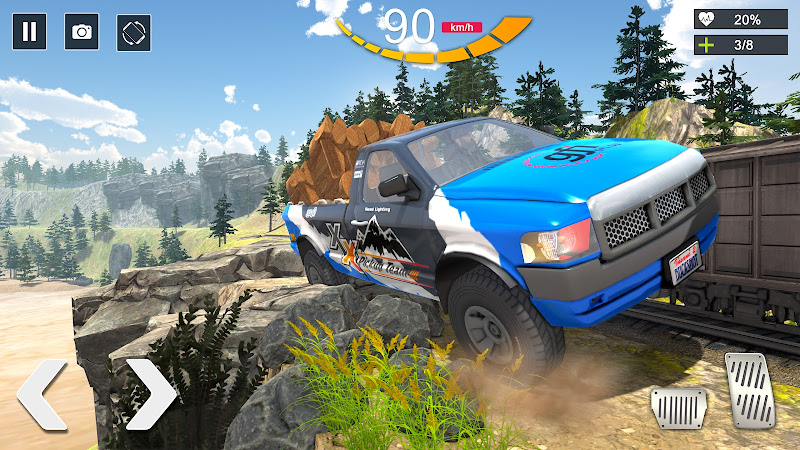Image resolution: width=800 pixels, height=450 pixels.
Task: Steer right with the right arrow
Action: click(150, 395)
